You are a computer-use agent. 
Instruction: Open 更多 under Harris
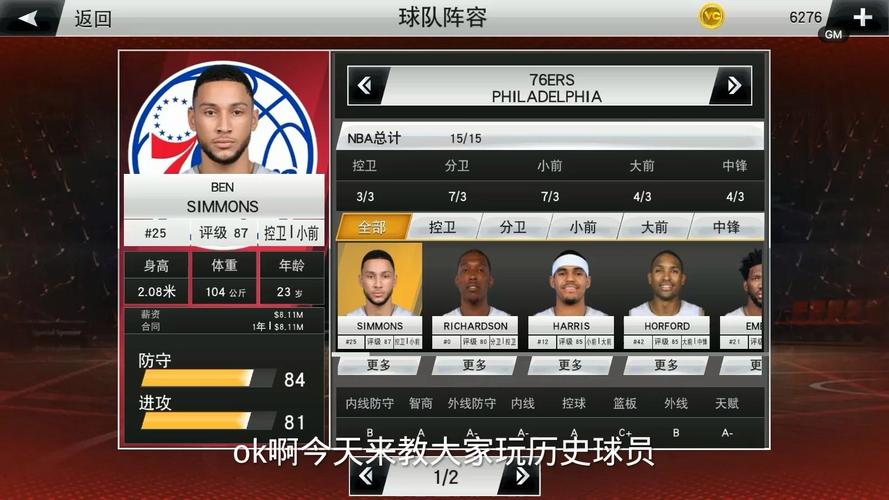(x=571, y=365)
